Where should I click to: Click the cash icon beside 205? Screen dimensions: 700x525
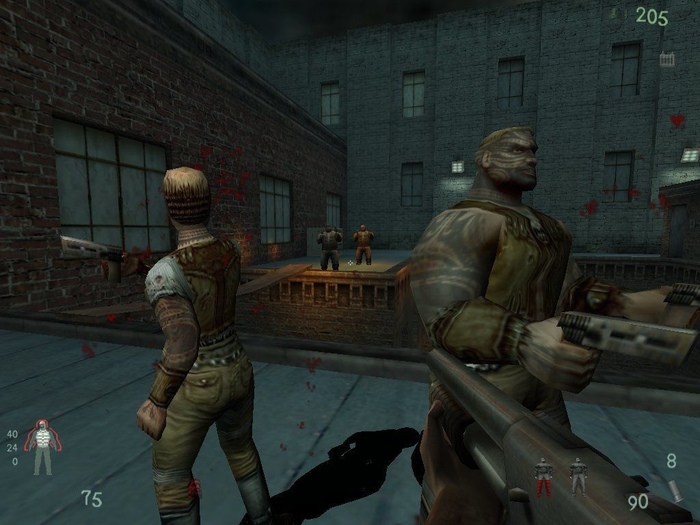618,15
